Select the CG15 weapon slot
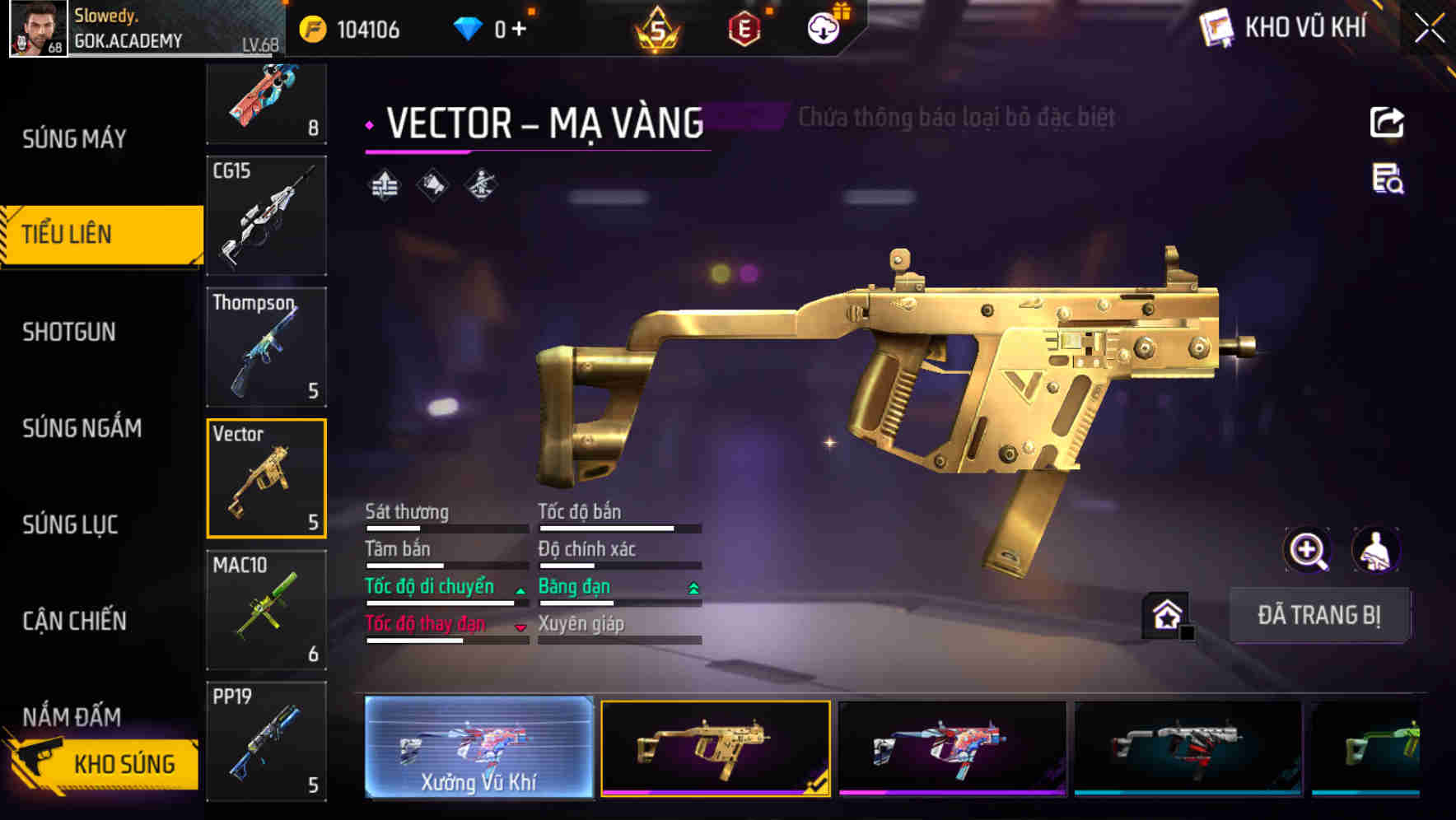This screenshot has height=820, width=1456. (x=266, y=216)
